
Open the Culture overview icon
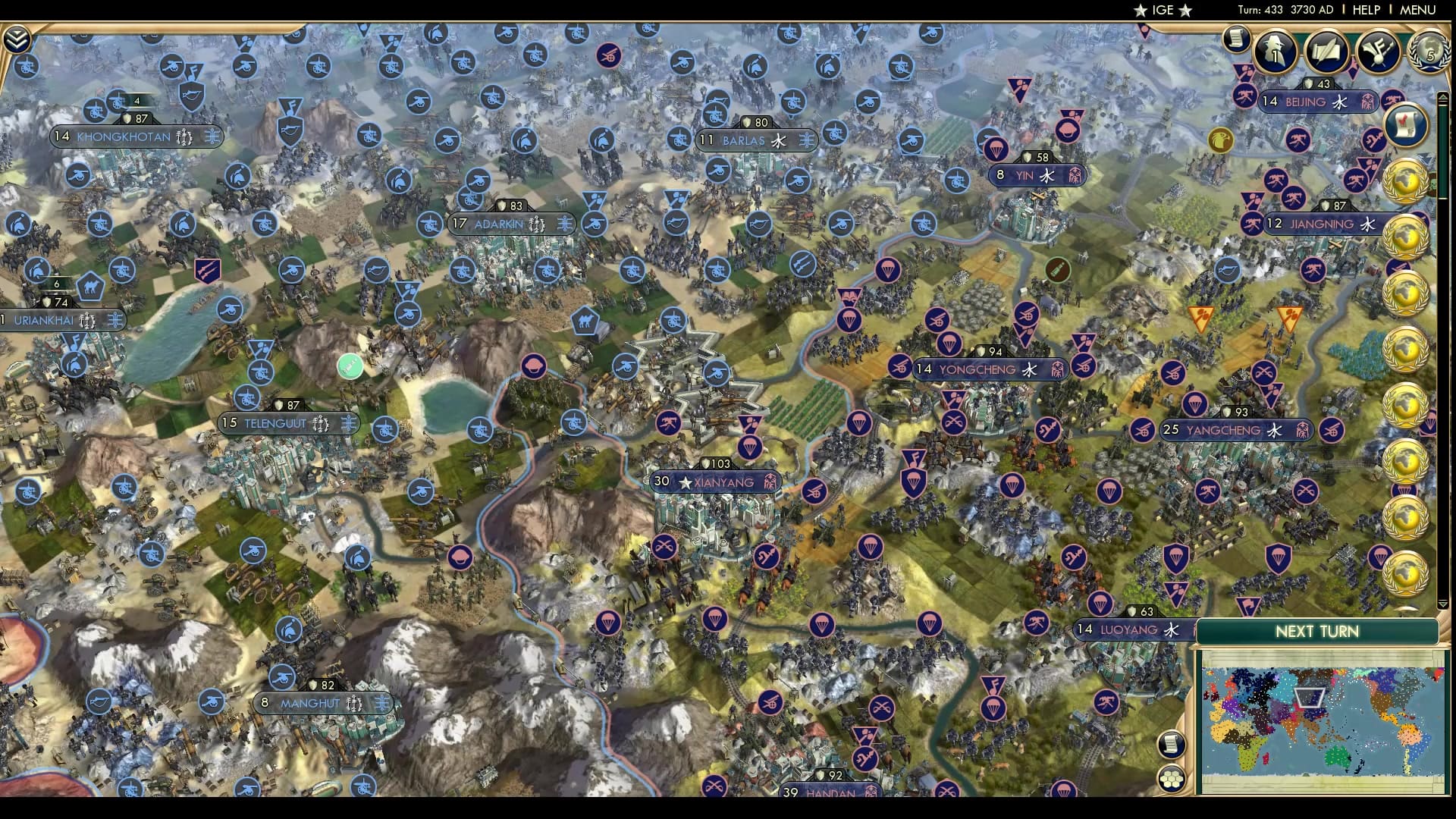click(x=1378, y=51)
